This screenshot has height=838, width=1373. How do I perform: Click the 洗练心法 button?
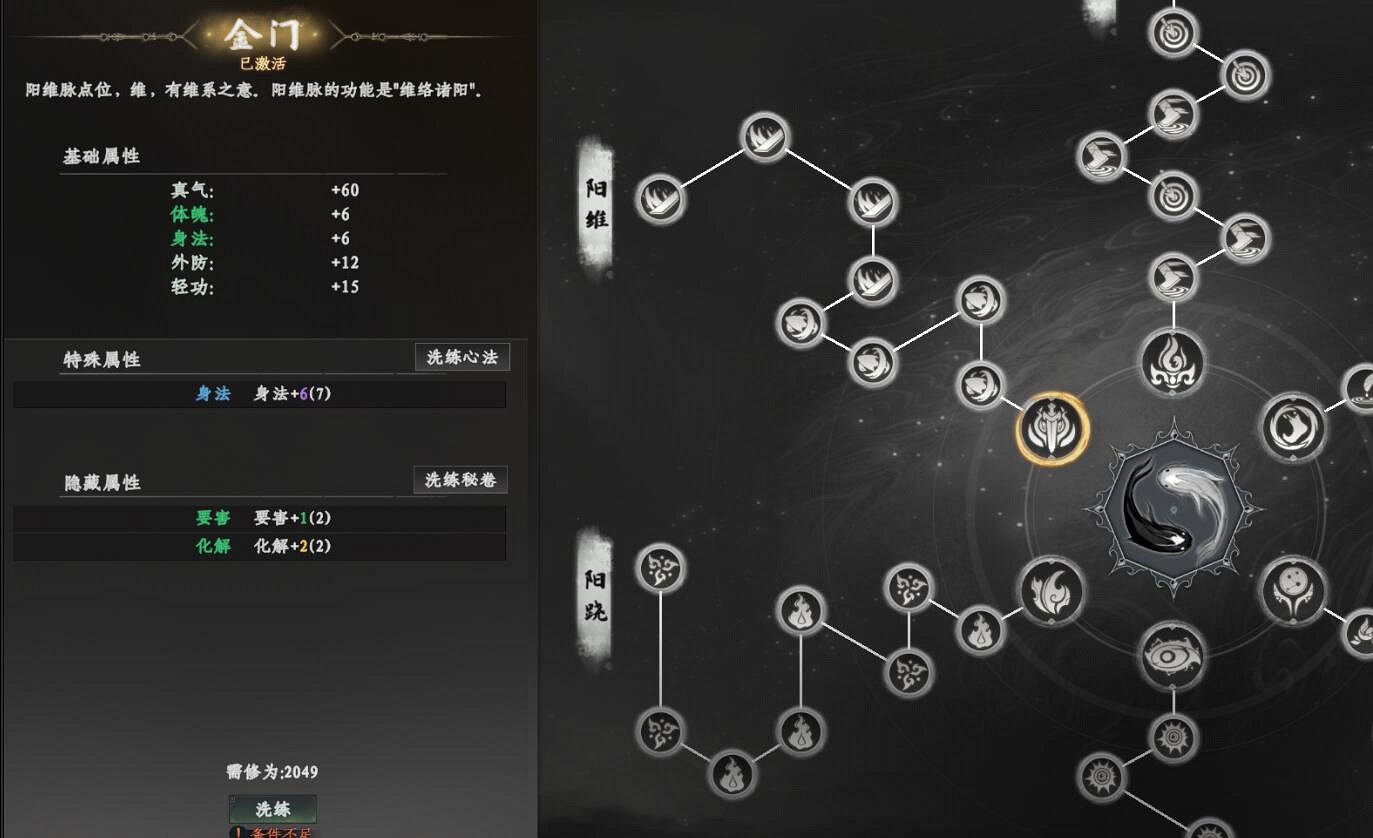[x=459, y=357]
